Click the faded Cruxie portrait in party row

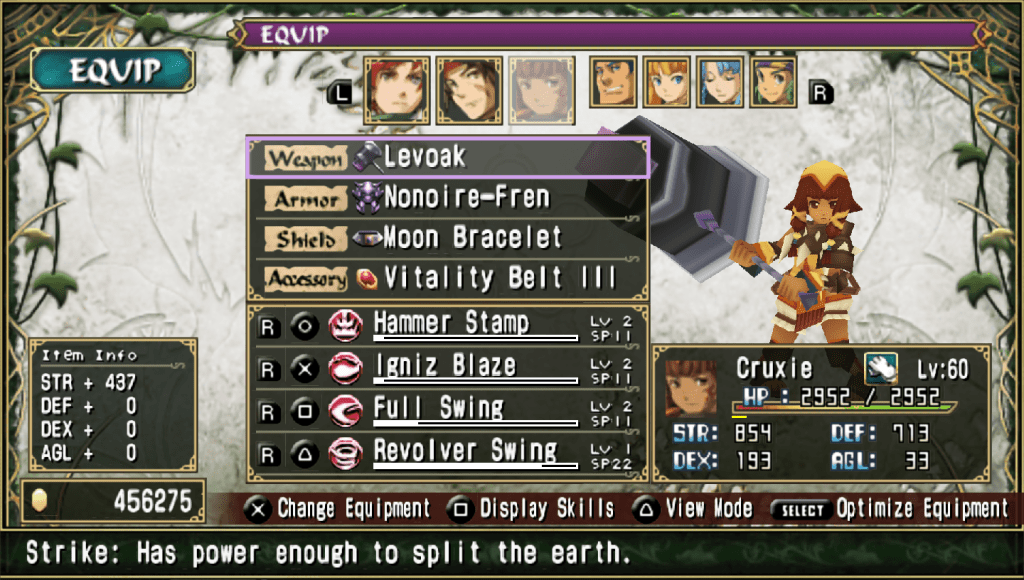[x=541, y=89]
